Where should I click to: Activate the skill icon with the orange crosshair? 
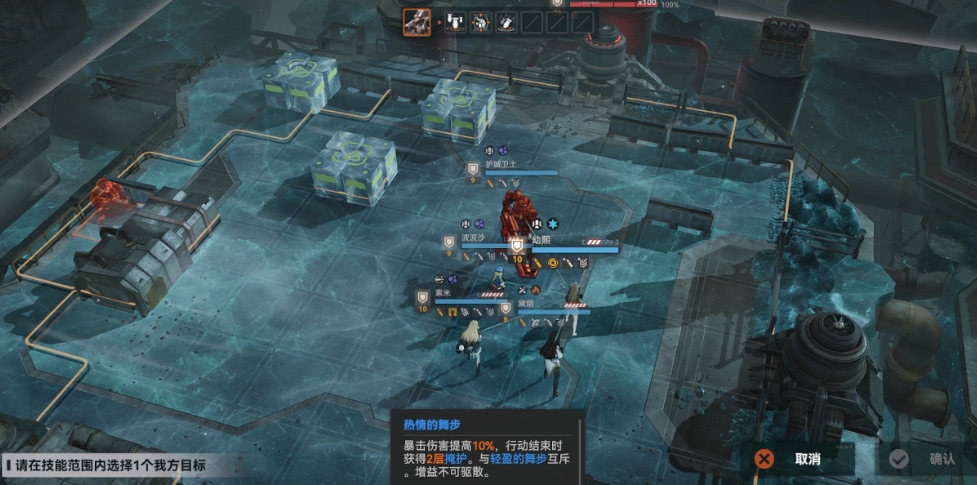click(x=480, y=22)
